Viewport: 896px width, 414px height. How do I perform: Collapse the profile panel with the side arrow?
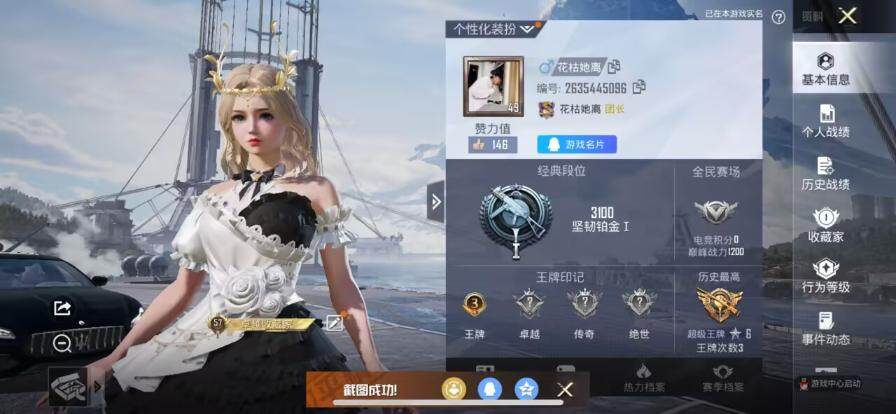436,202
